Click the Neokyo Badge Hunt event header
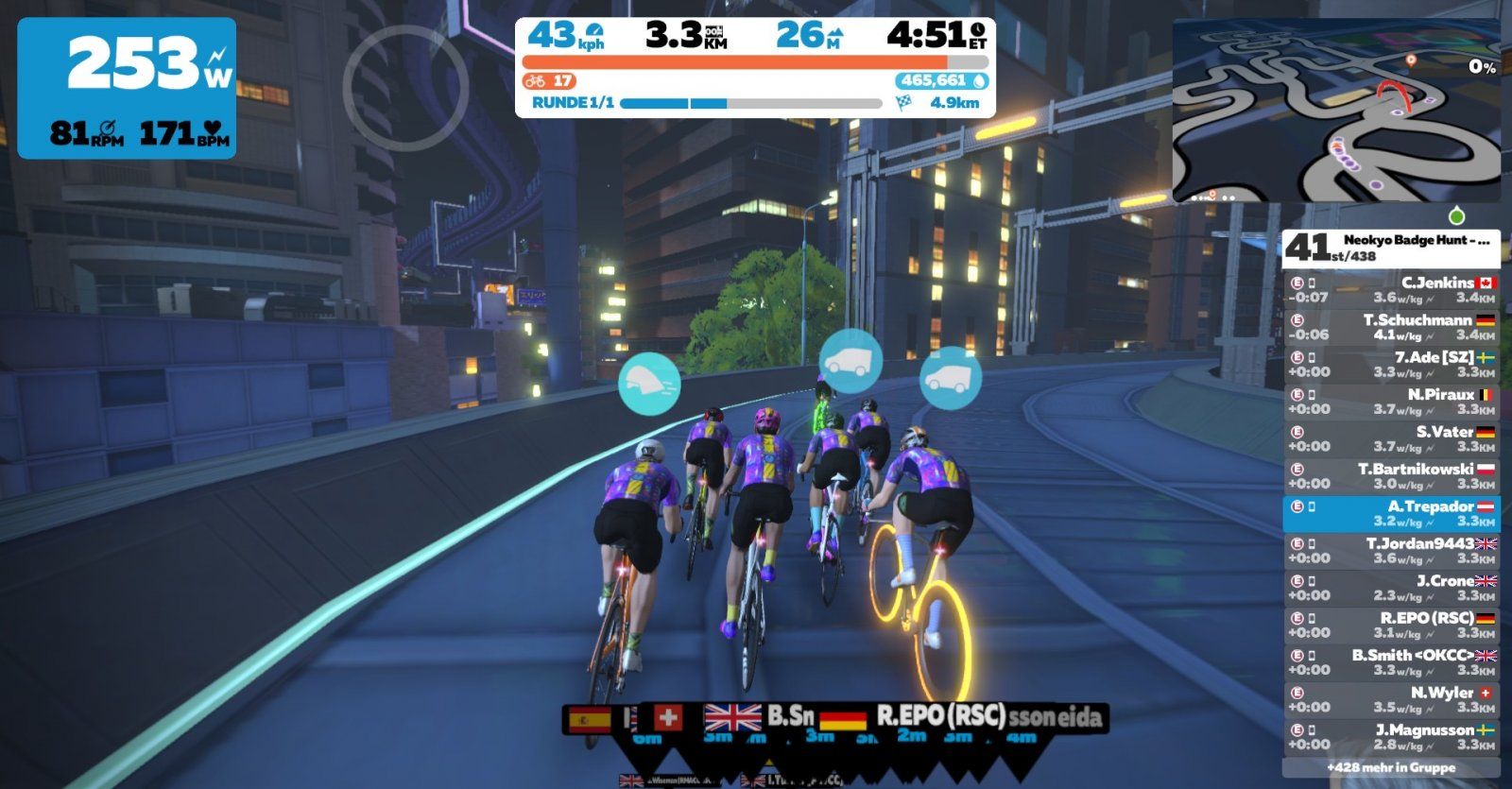Image resolution: width=1512 pixels, height=789 pixels. [1390, 248]
